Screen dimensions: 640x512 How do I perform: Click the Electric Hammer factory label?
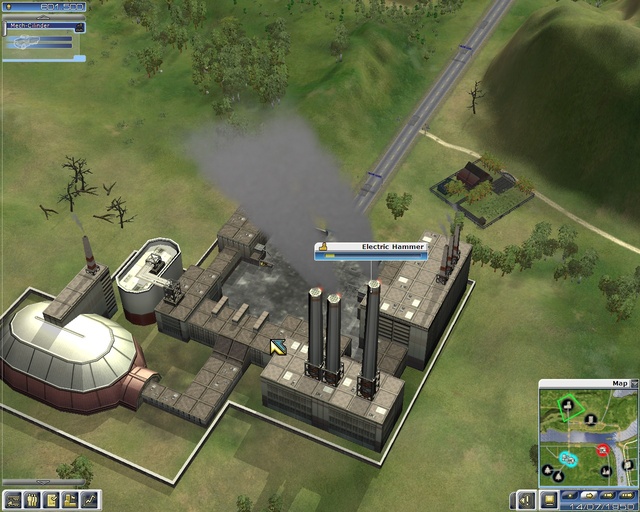tap(370, 246)
